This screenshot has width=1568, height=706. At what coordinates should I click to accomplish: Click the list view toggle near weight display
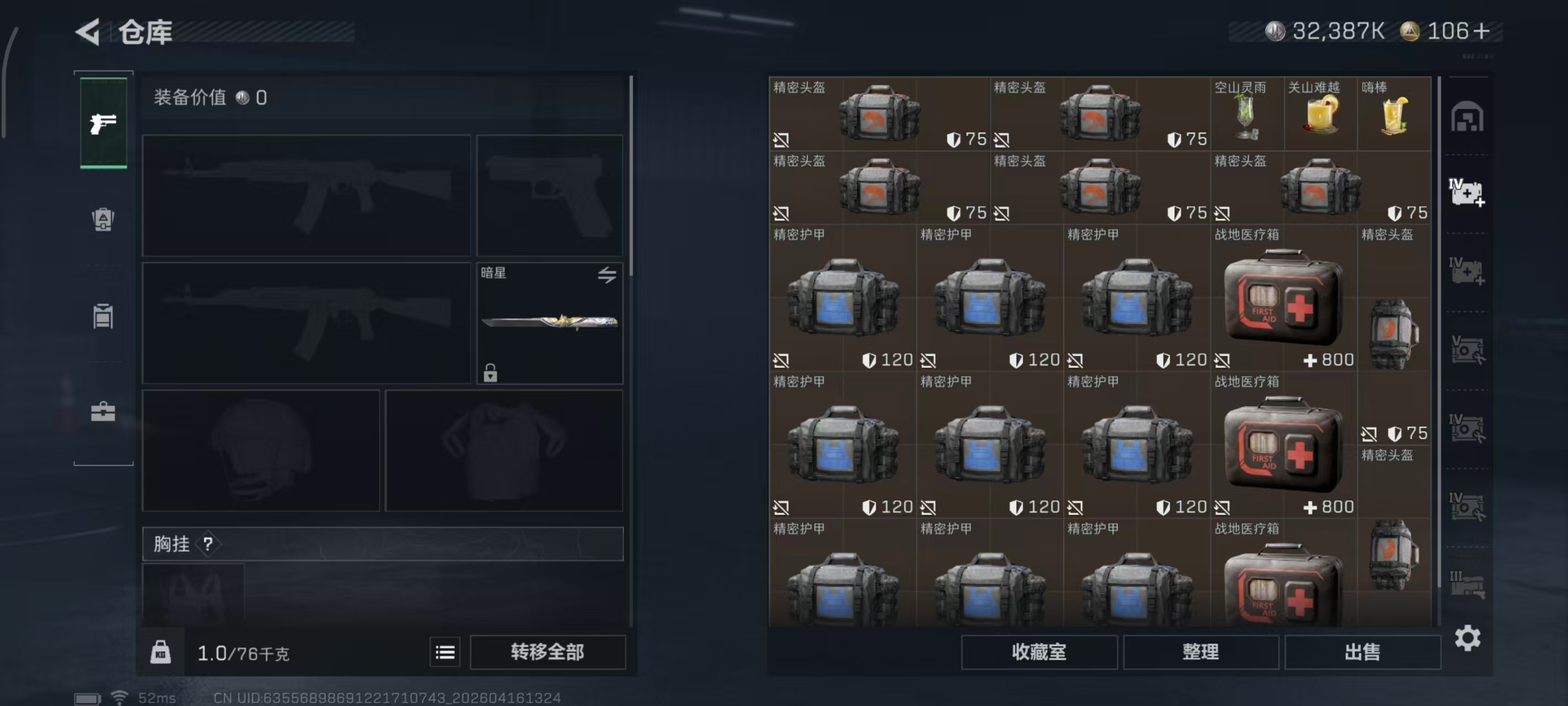(445, 652)
